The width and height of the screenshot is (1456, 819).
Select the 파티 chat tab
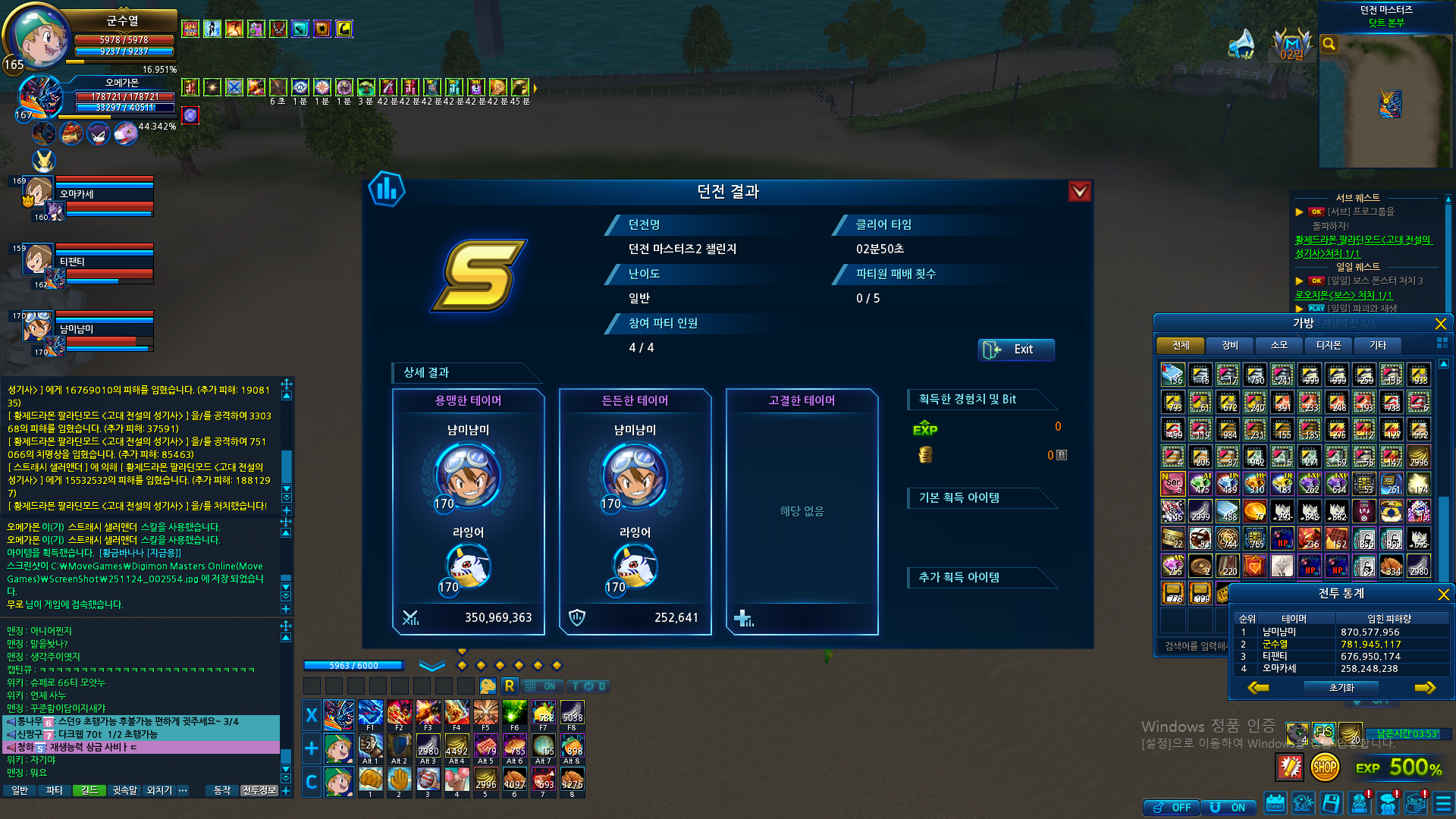[x=54, y=790]
